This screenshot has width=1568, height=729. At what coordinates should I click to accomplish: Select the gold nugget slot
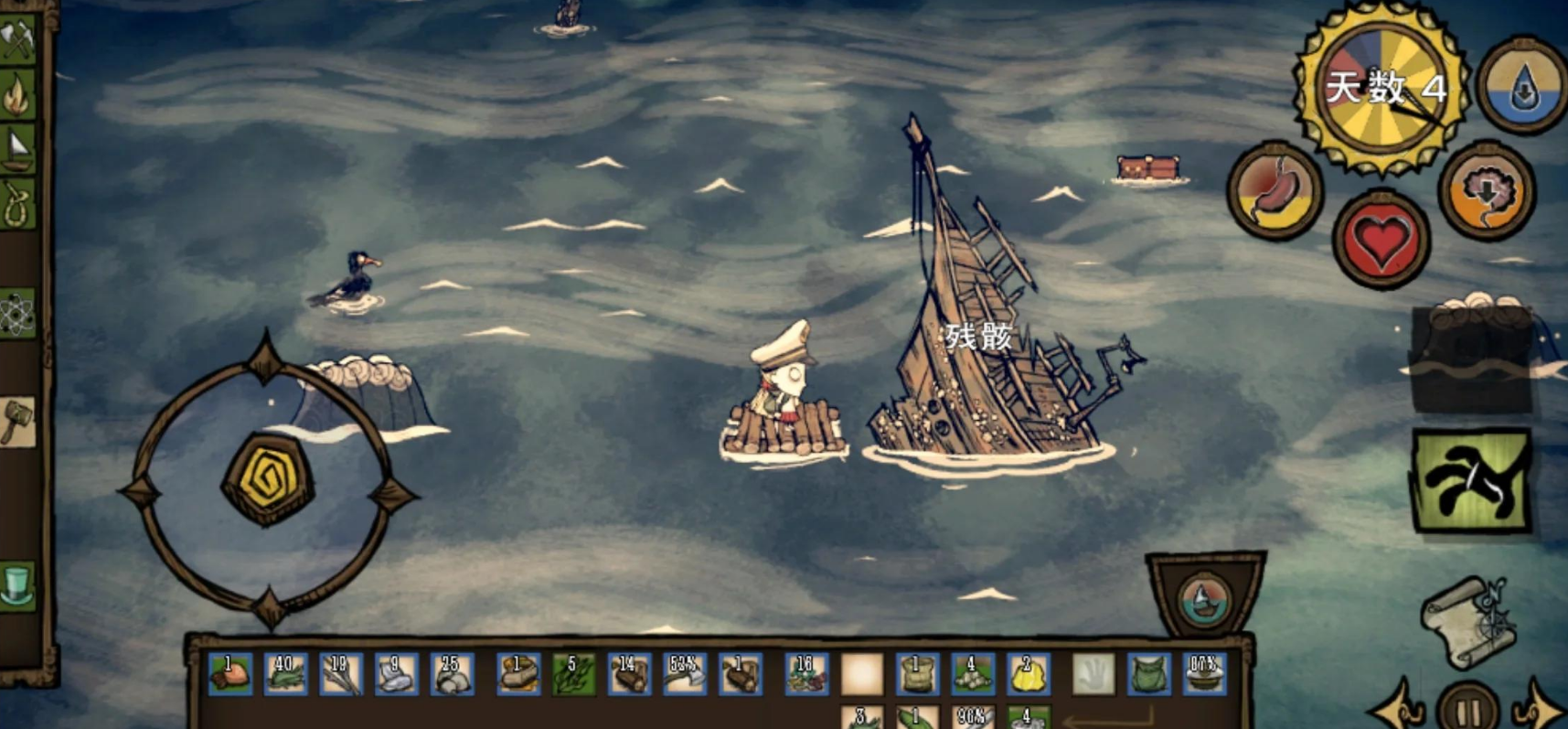click(1027, 675)
